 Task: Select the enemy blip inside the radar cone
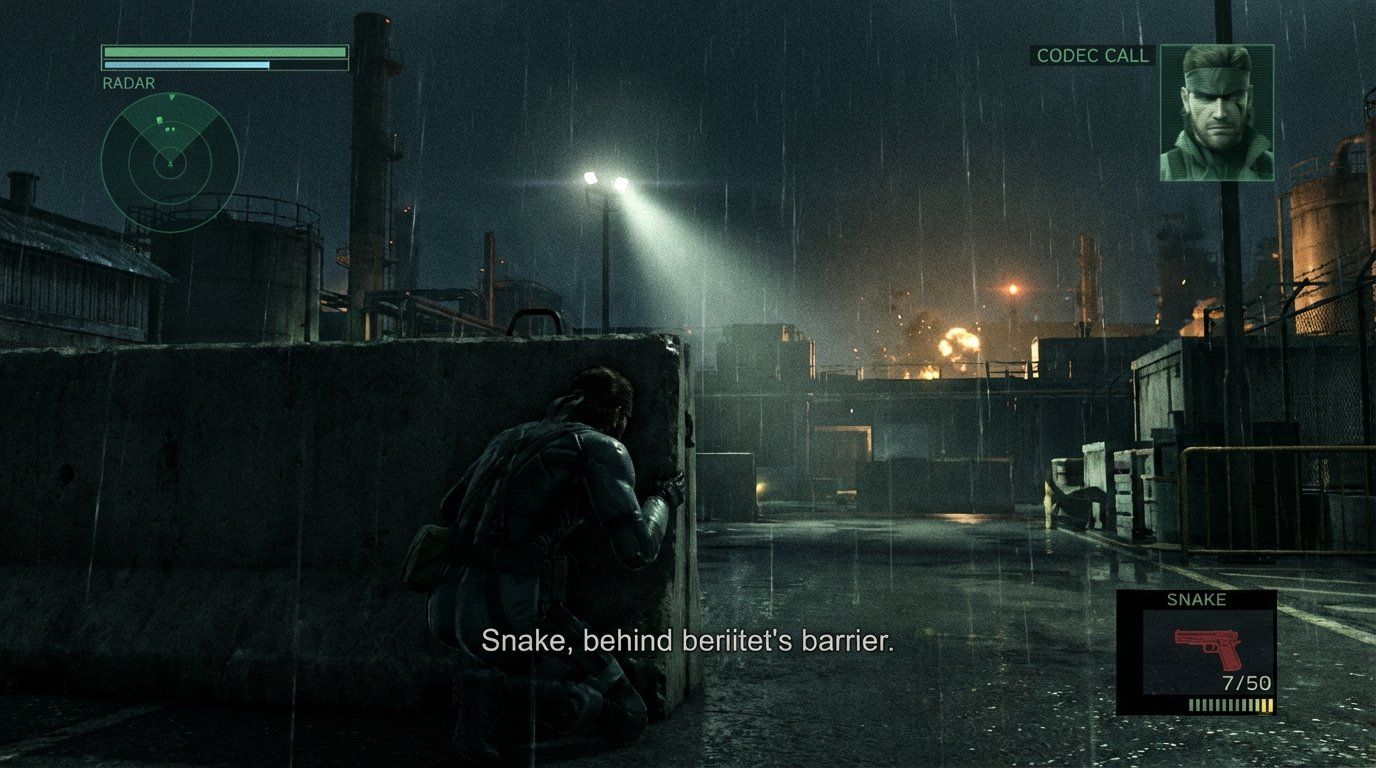[159, 121]
